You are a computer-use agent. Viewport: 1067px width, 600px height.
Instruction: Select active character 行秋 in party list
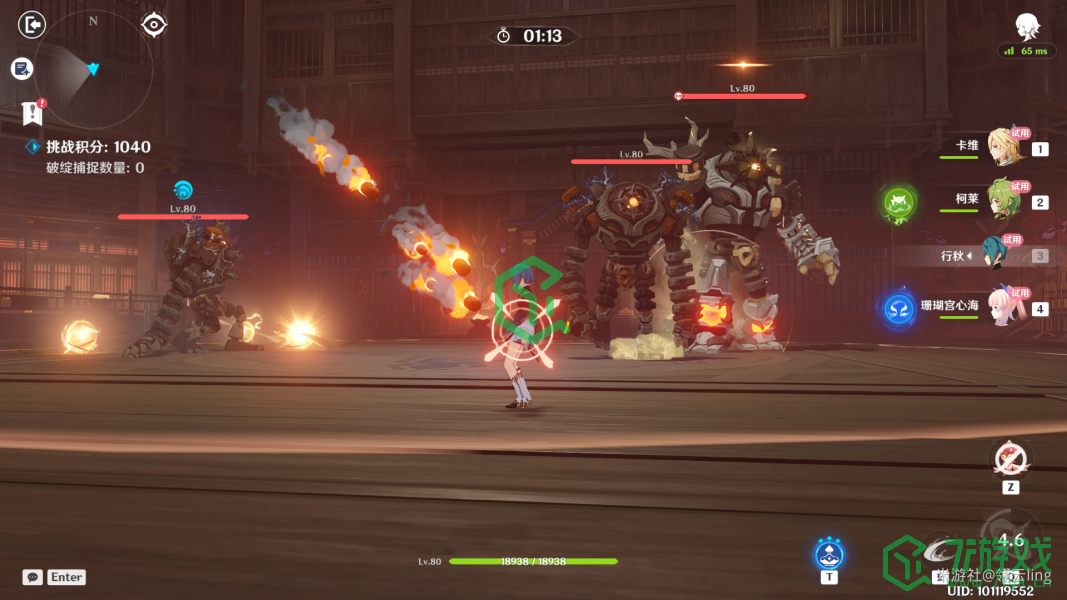click(1000, 255)
